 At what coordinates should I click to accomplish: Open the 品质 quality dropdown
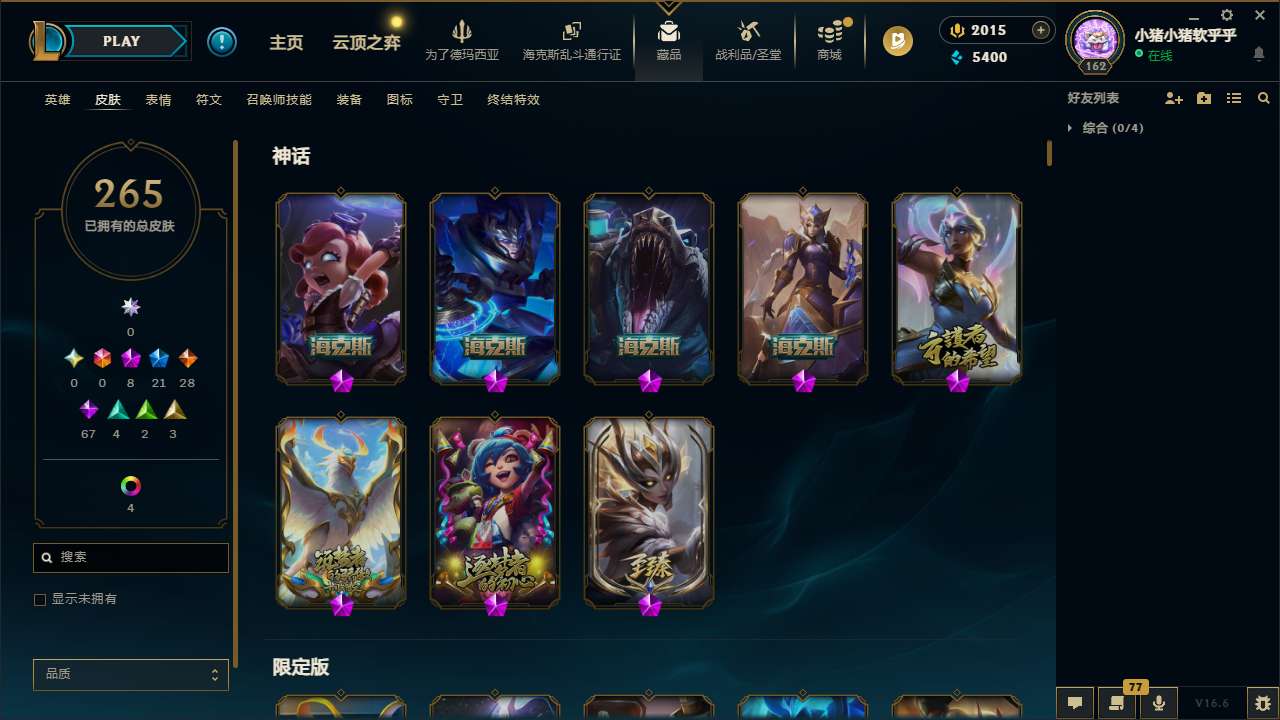(x=130, y=674)
